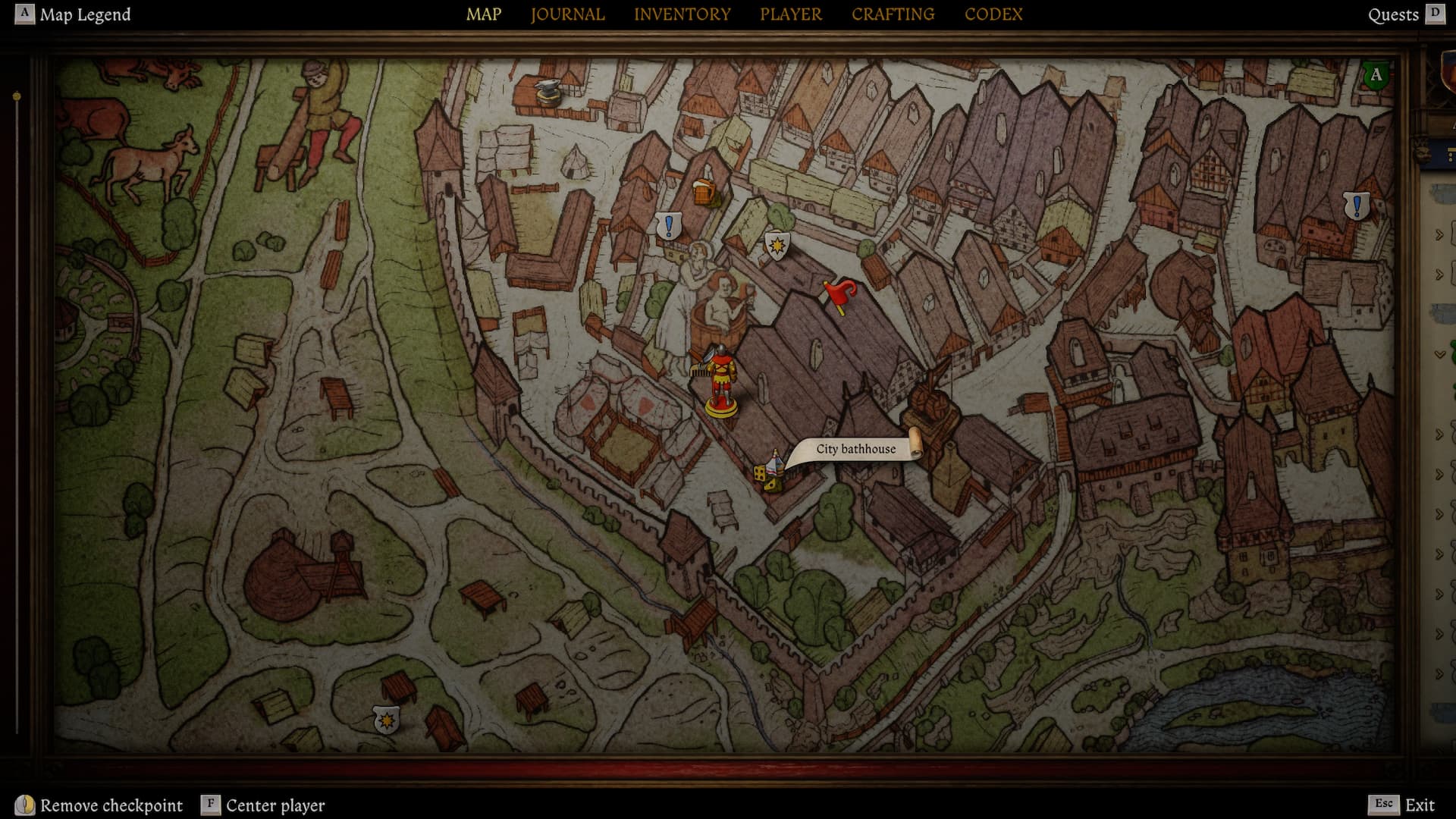Select the dice game marker
The image size is (1456, 819).
(761, 472)
